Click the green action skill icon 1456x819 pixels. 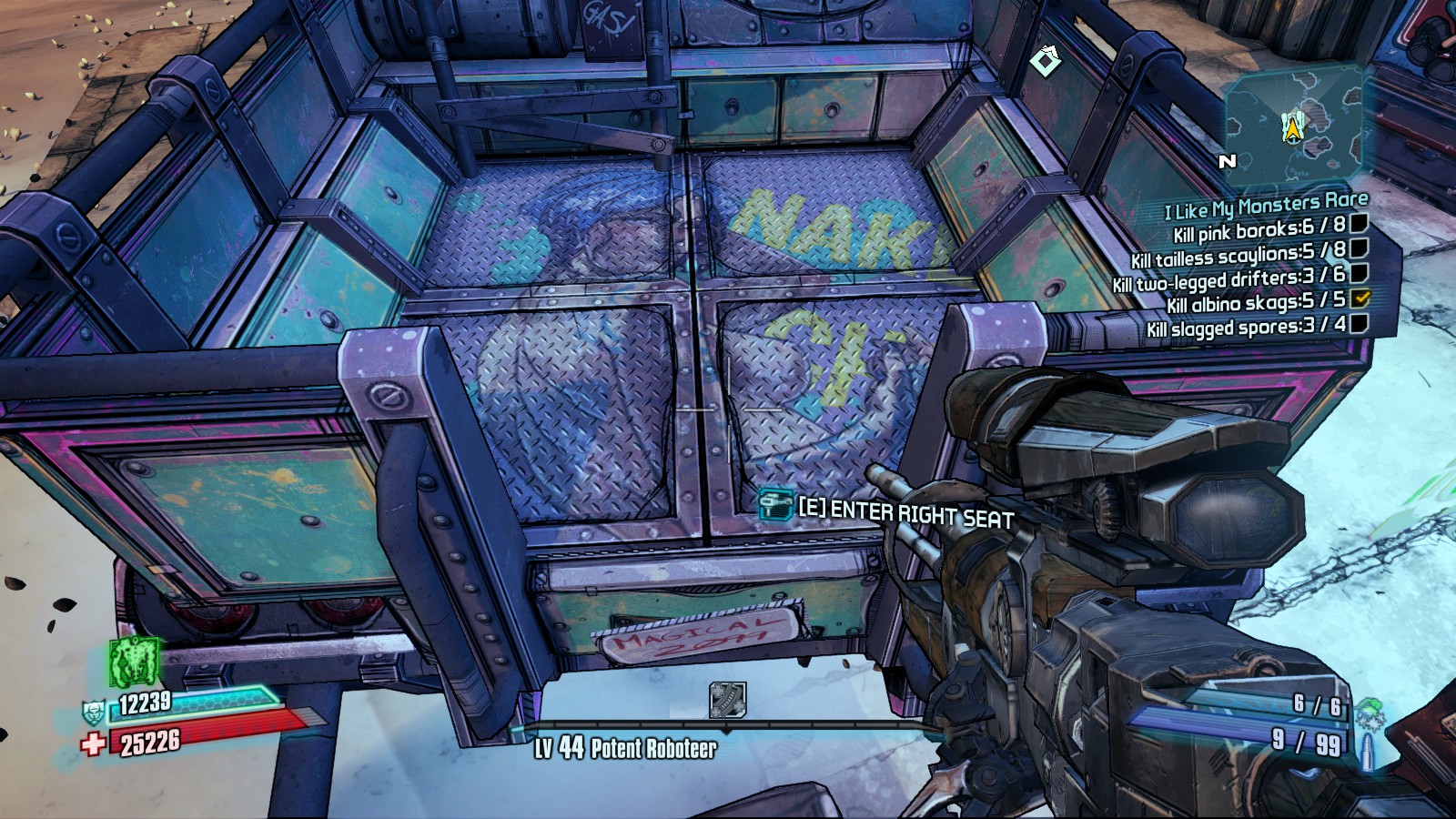135,662
